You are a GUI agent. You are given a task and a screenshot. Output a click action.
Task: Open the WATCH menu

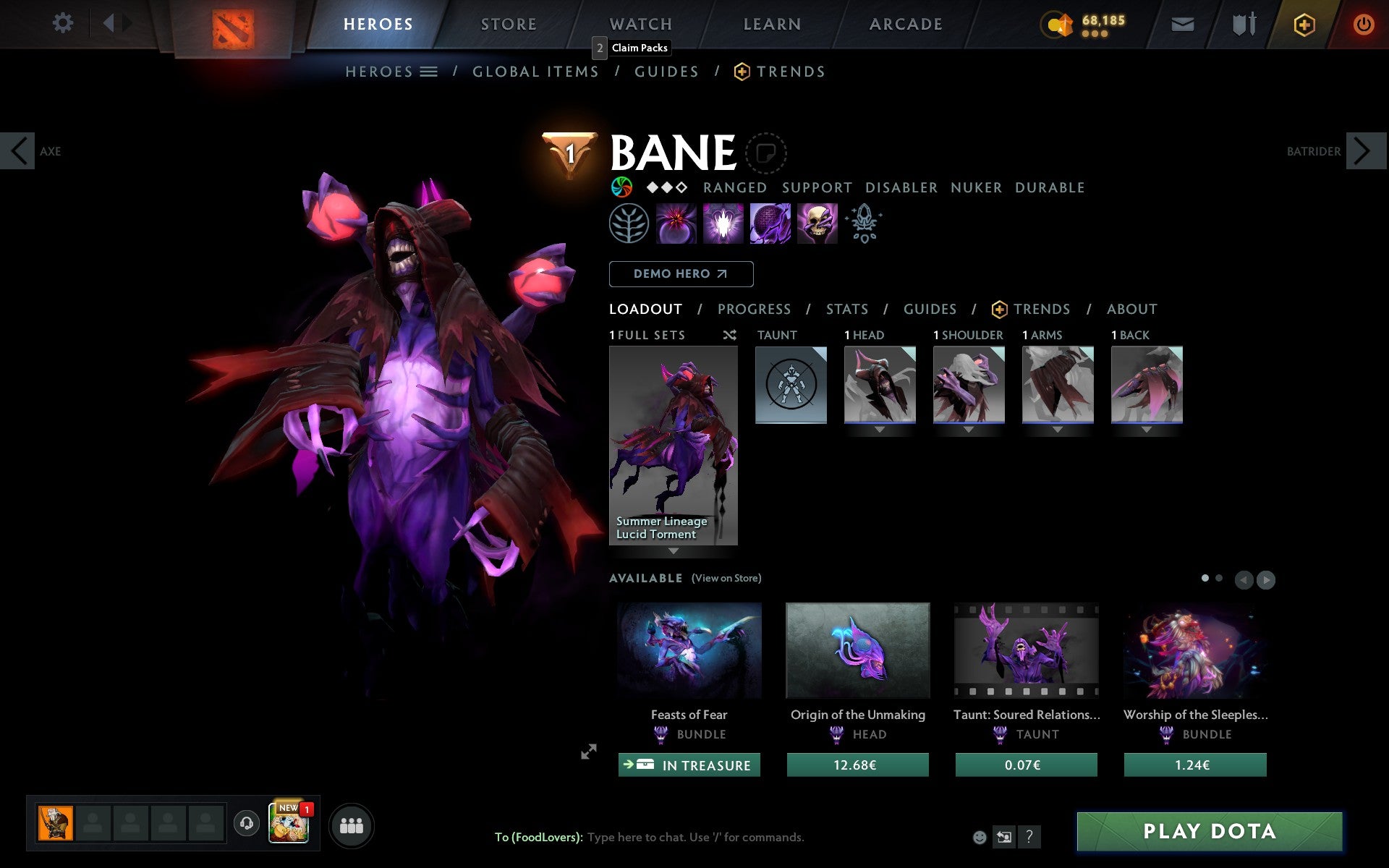640,24
